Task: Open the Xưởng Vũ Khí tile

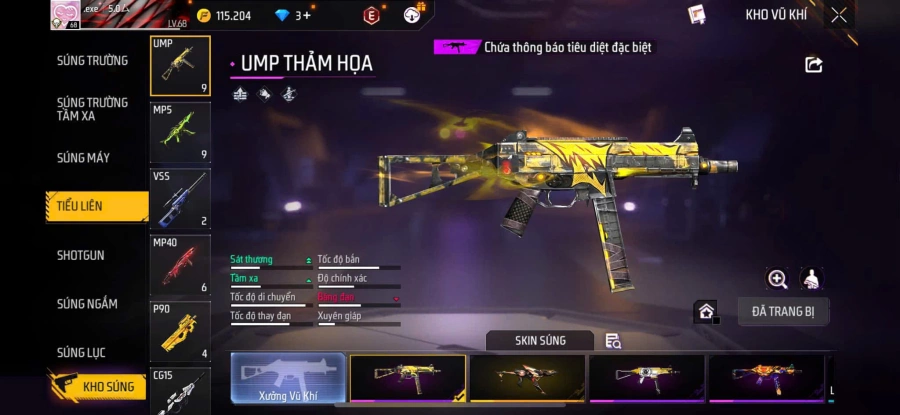Action: pyautogui.click(x=288, y=380)
